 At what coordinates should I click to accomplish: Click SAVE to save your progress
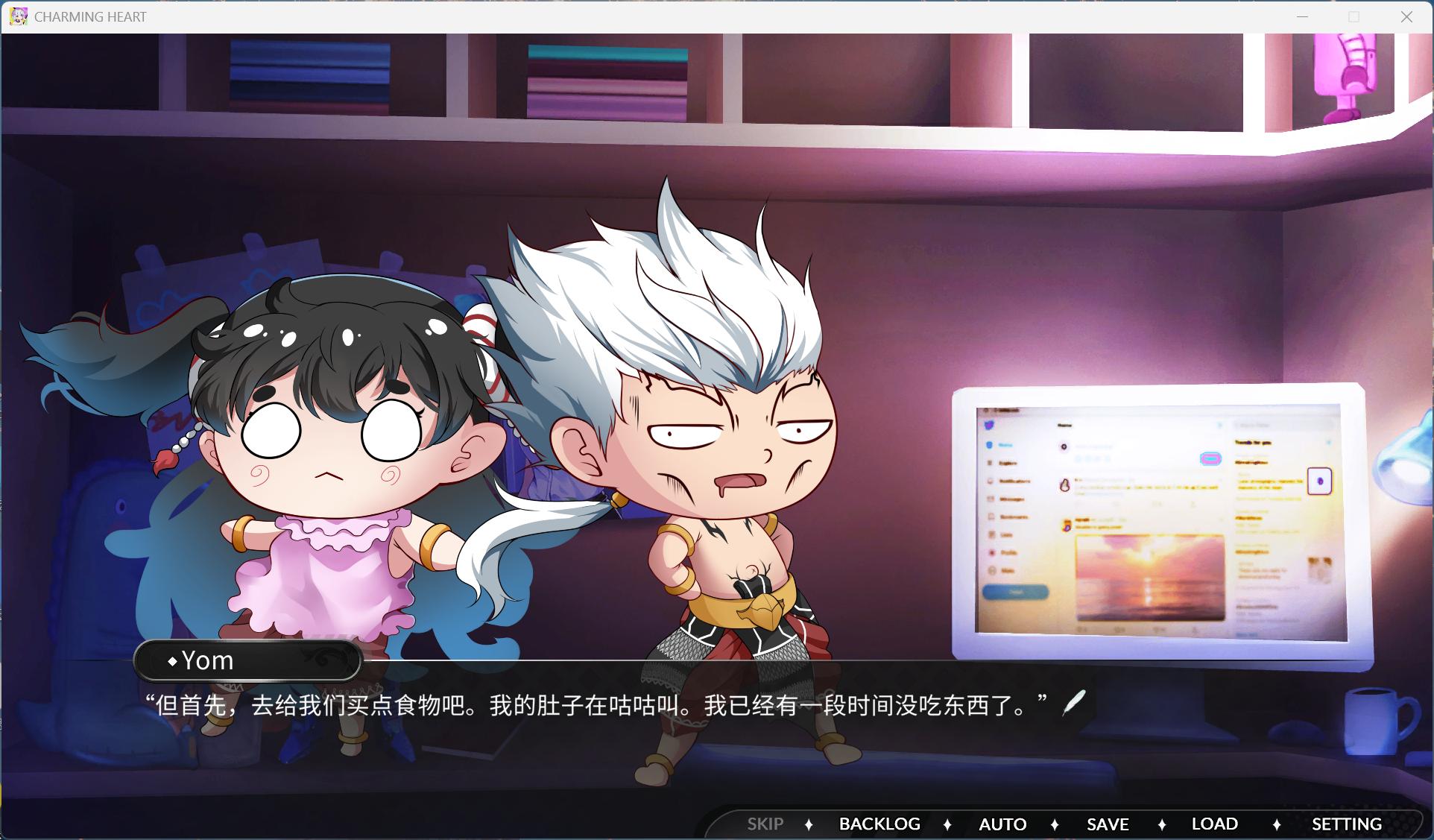[1107, 824]
